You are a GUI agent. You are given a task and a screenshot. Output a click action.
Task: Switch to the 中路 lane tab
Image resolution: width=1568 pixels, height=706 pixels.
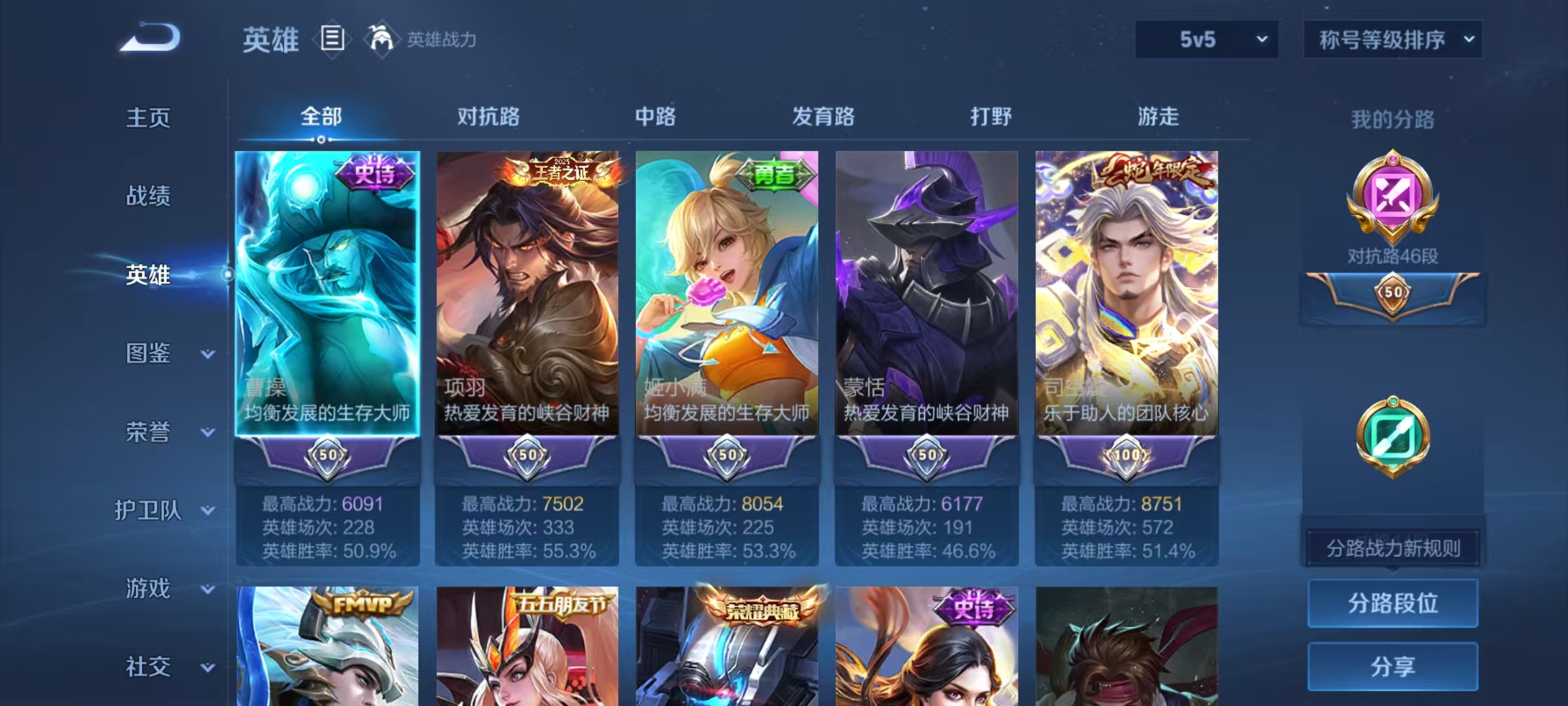pyautogui.click(x=655, y=118)
